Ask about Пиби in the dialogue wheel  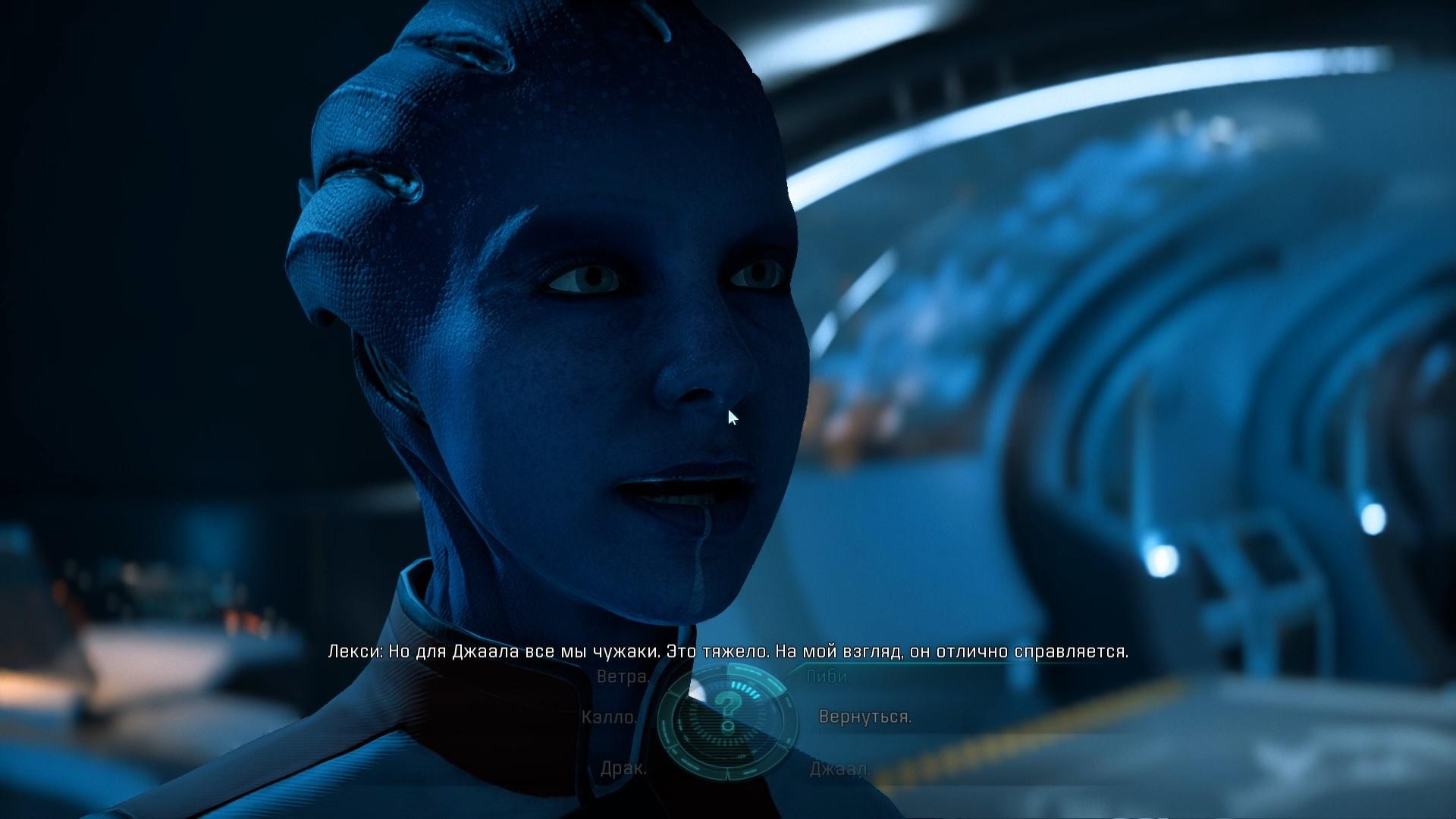(828, 676)
